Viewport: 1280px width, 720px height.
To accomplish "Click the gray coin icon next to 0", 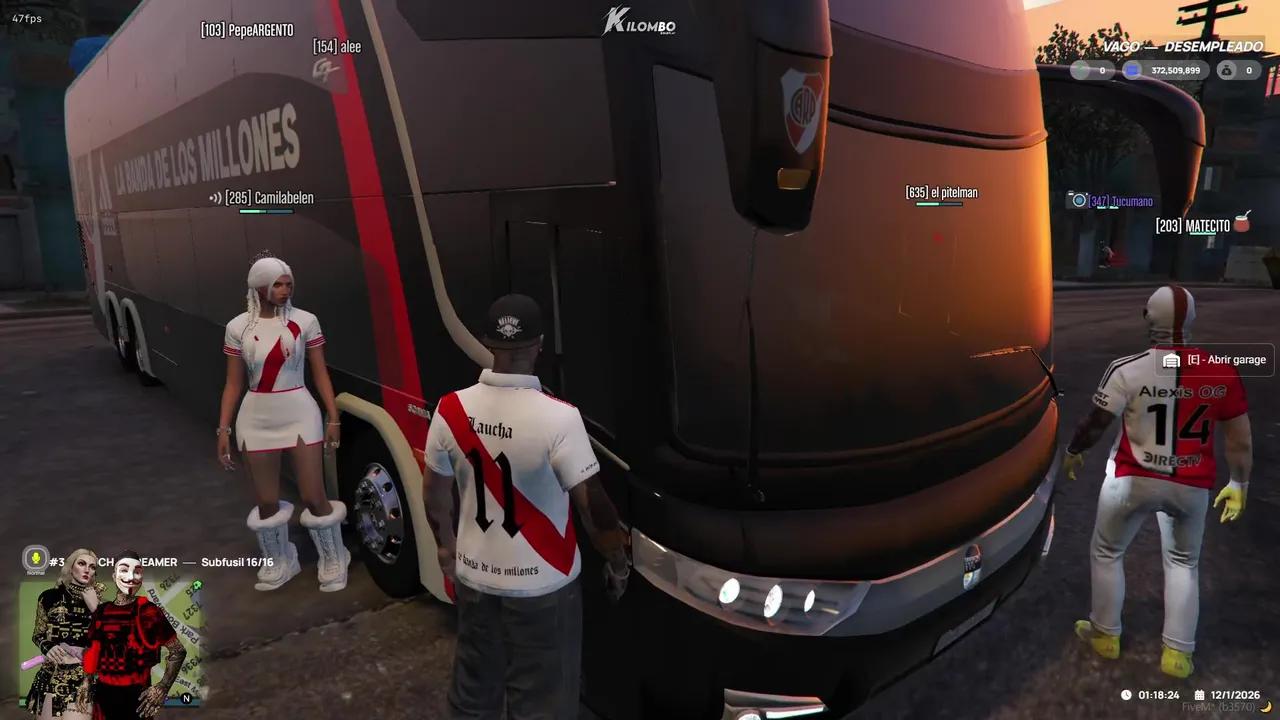I will [x=1080, y=69].
